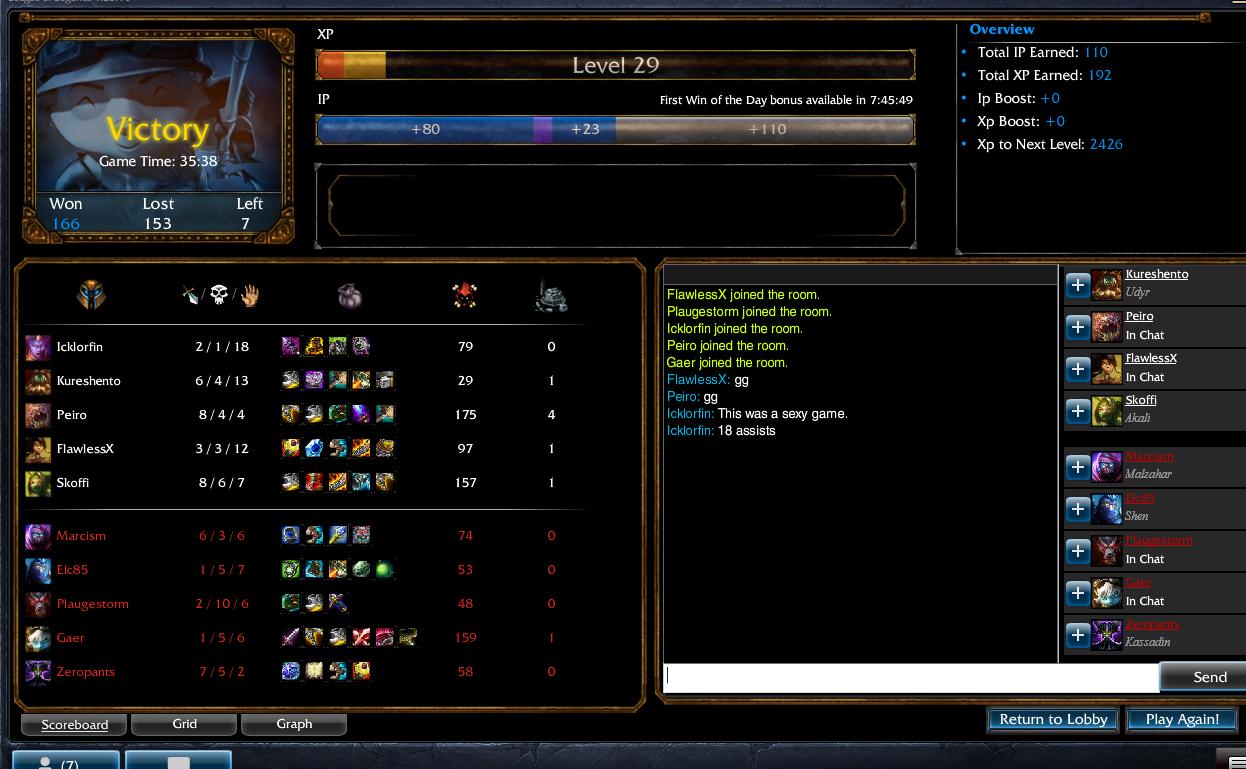The height and width of the screenshot is (769, 1246).
Task: Click the Play Again! button
Action: click(1182, 719)
